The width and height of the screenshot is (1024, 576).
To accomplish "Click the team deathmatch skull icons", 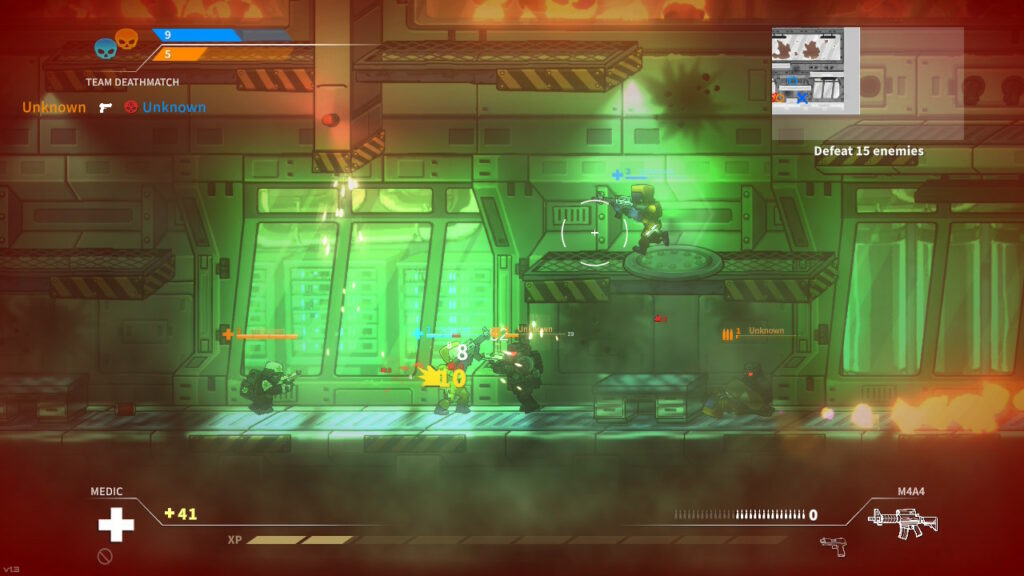I will 116,44.
